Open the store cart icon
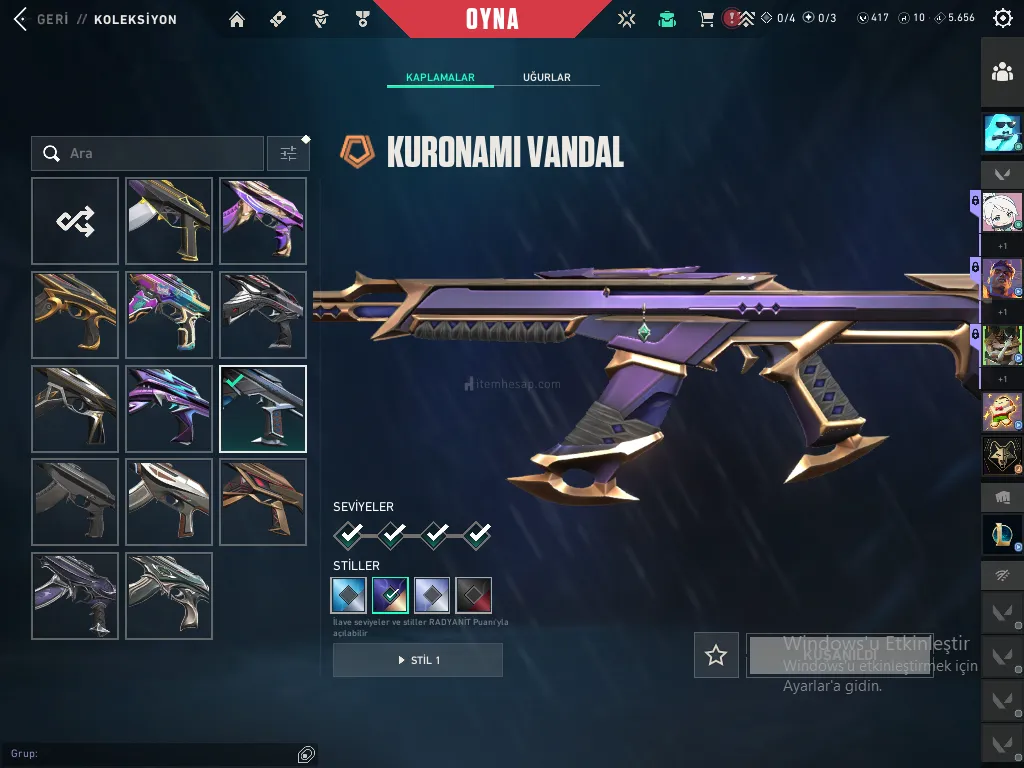1024x768 pixels. coord(706,19)
